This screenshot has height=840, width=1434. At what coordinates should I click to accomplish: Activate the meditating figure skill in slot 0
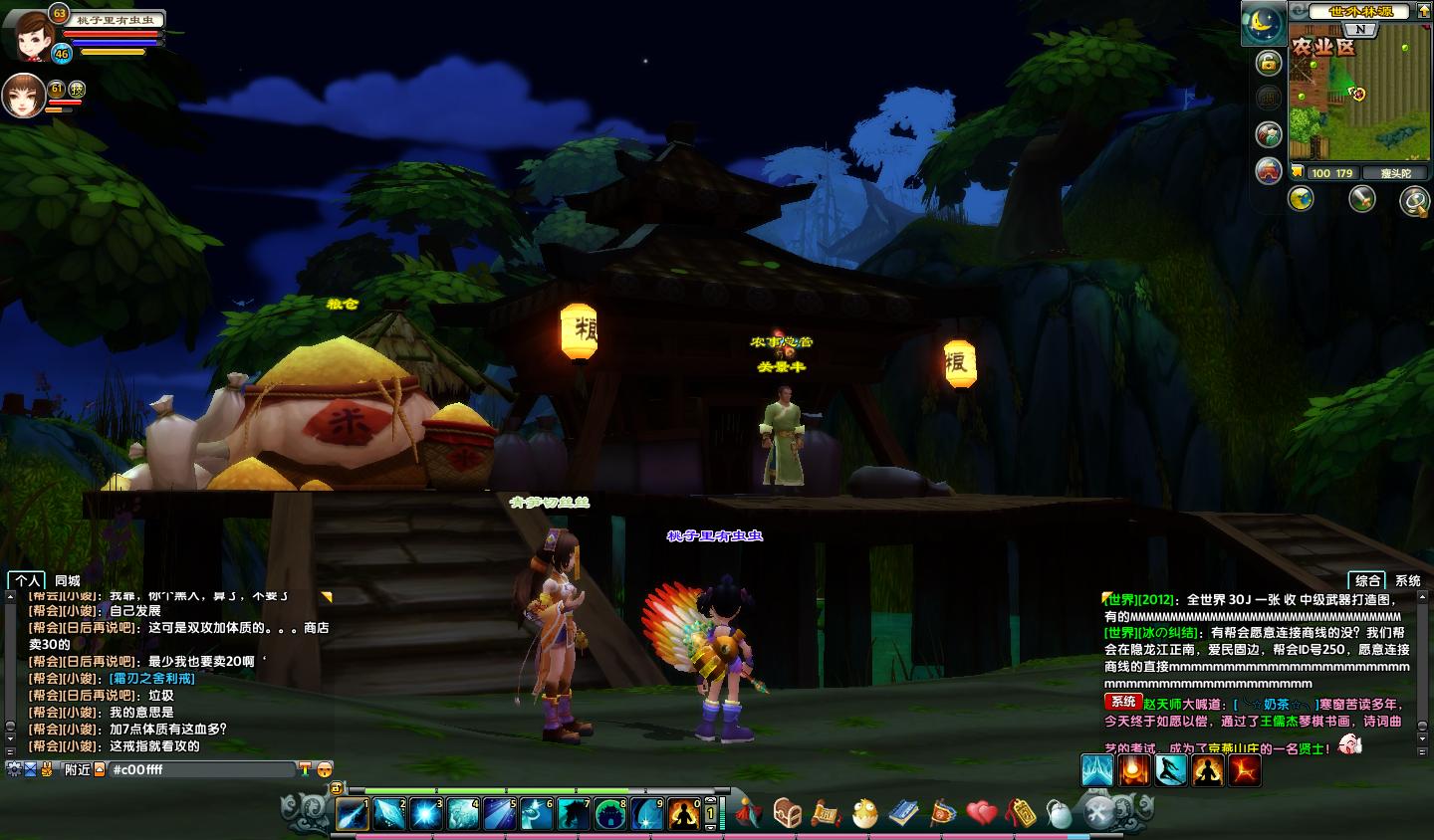683,814
